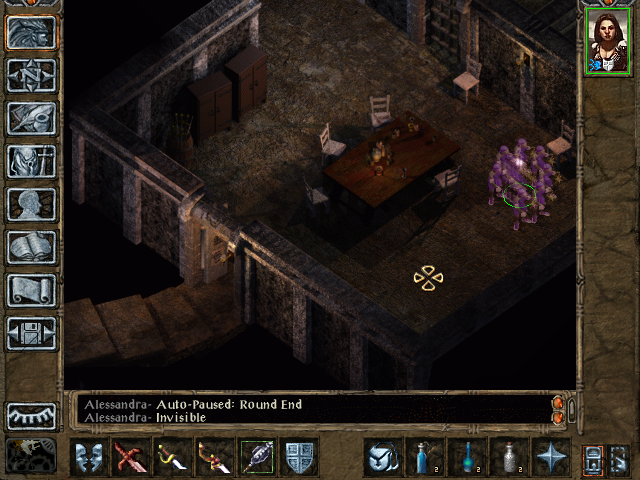
Task: Select Alessandra's character portrait
Action: pyautogui.click(x=607, y=41)
